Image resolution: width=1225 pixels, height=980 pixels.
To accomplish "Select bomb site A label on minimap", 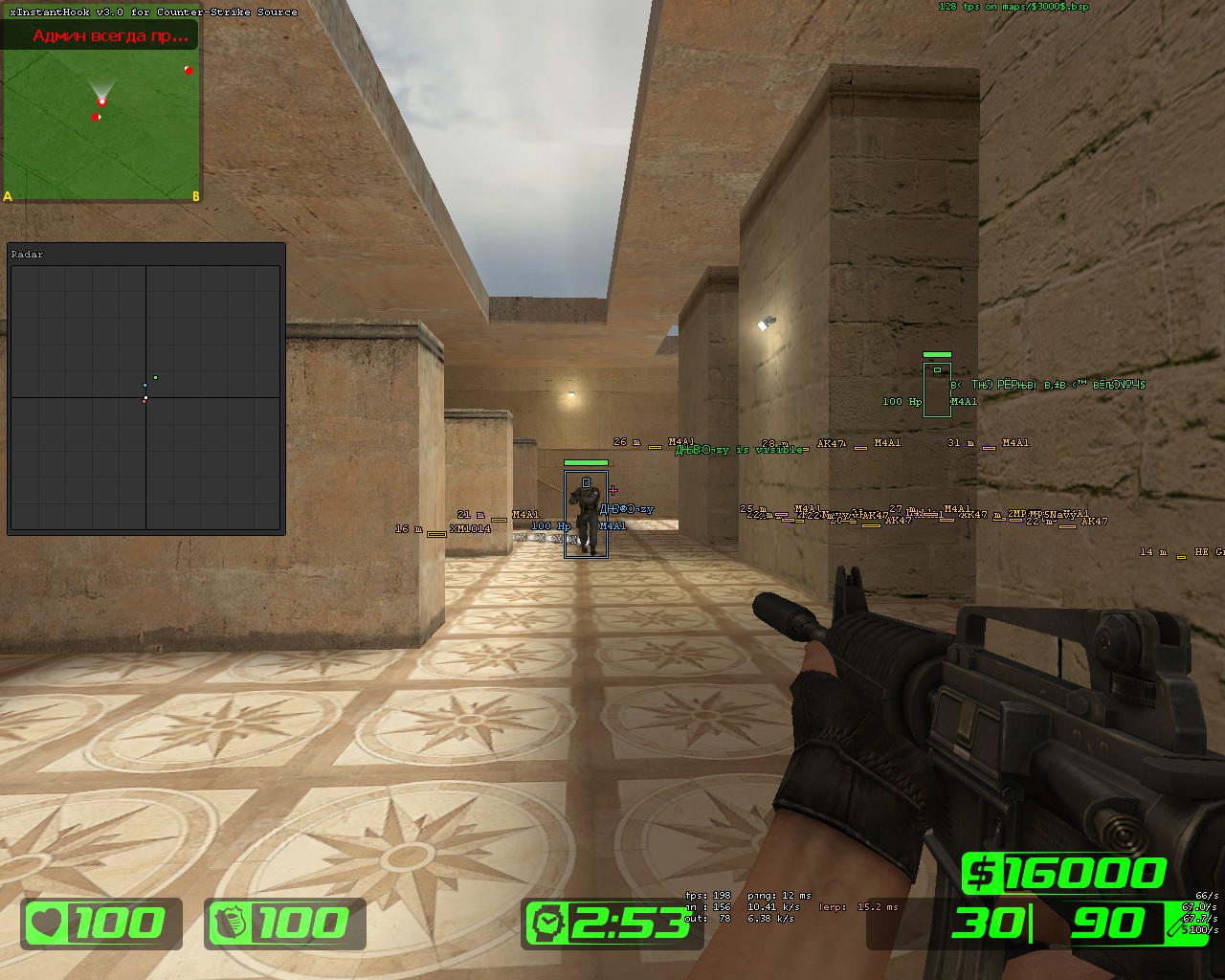I will pyautogui.click(x=9, y=196).
